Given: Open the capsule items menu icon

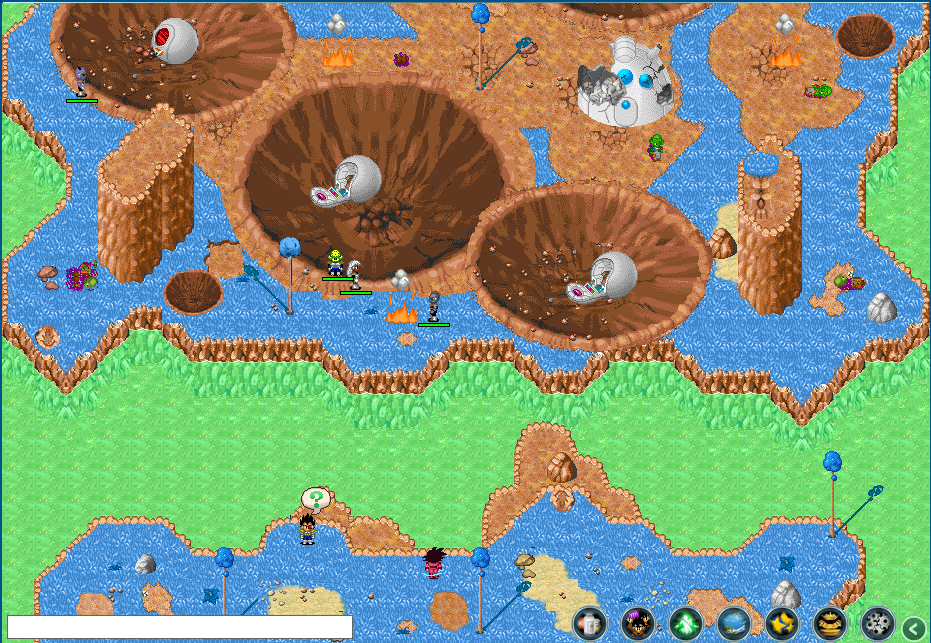Looking at the screenshot, I should 590,624.
